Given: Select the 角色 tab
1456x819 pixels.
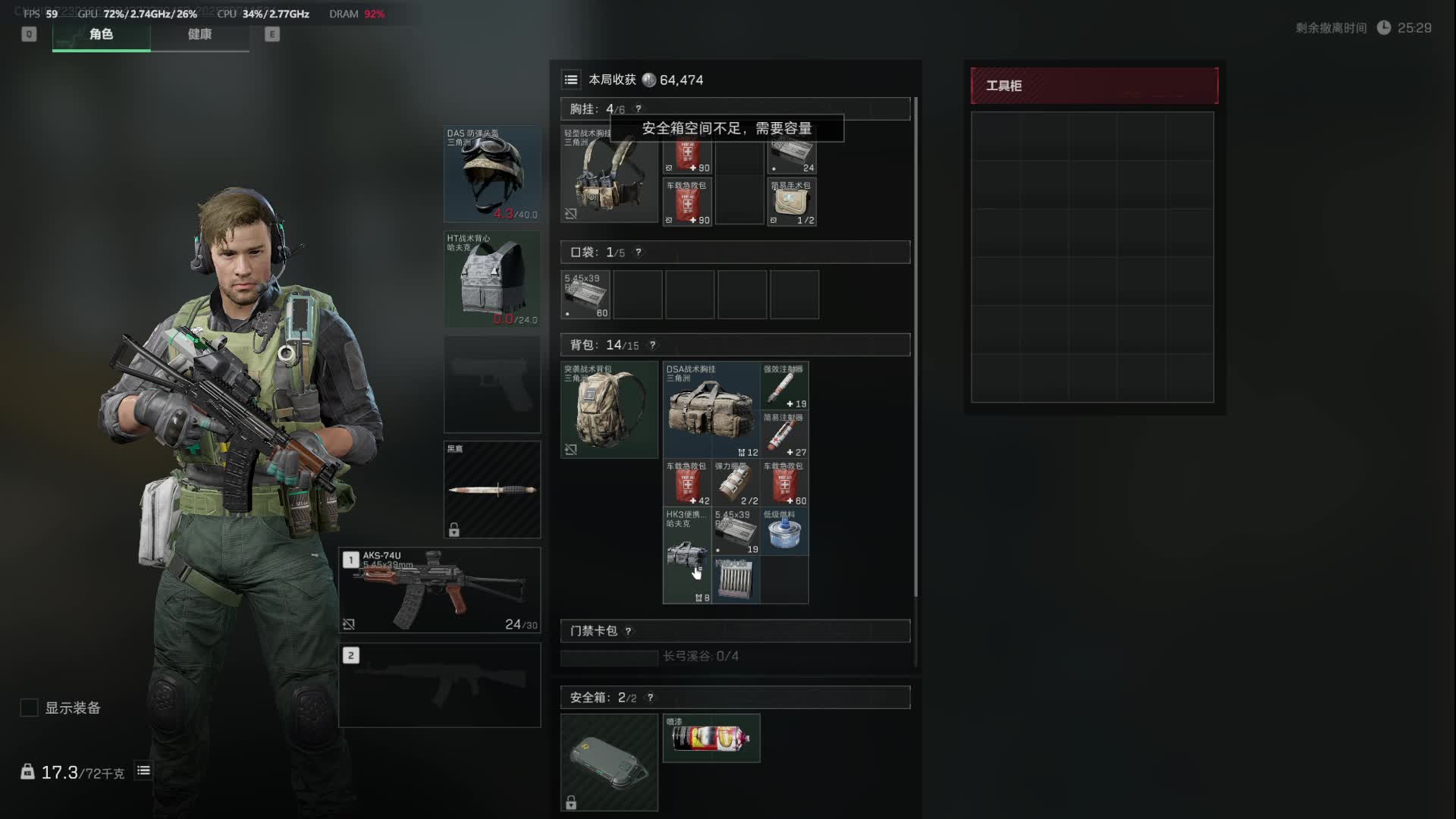Looking at the screenshot, I should point(101,34).
